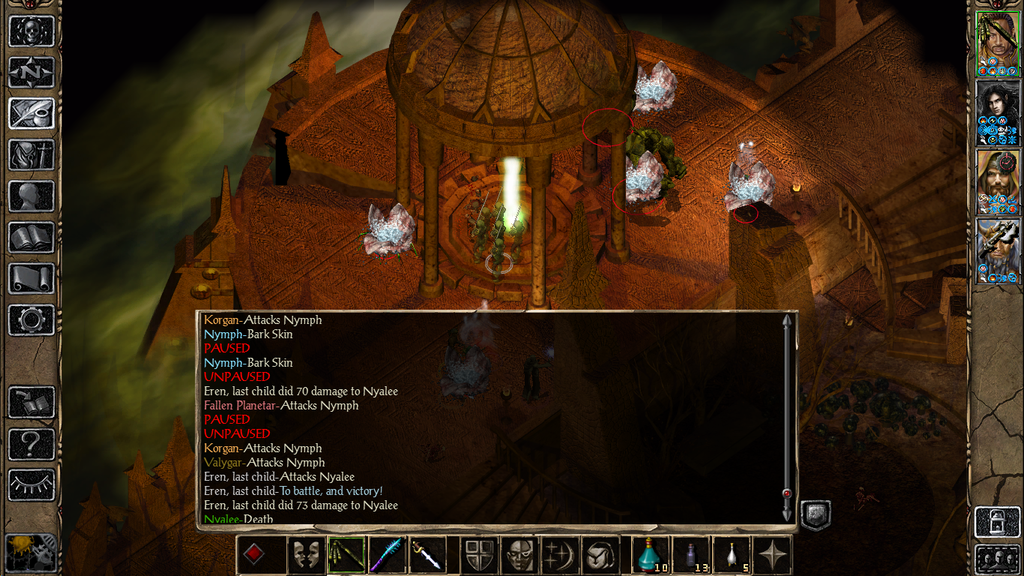Choose the red diamond action button
Image resolution: width=1024 pixels, height=576 pixels.
[x=255, y=555]
